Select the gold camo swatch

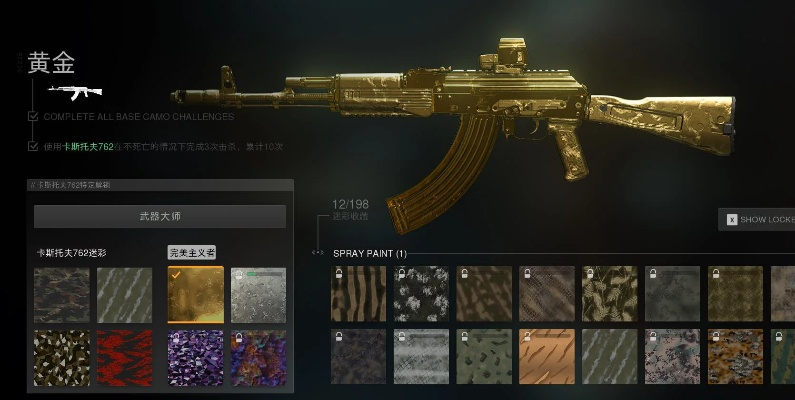195,294
